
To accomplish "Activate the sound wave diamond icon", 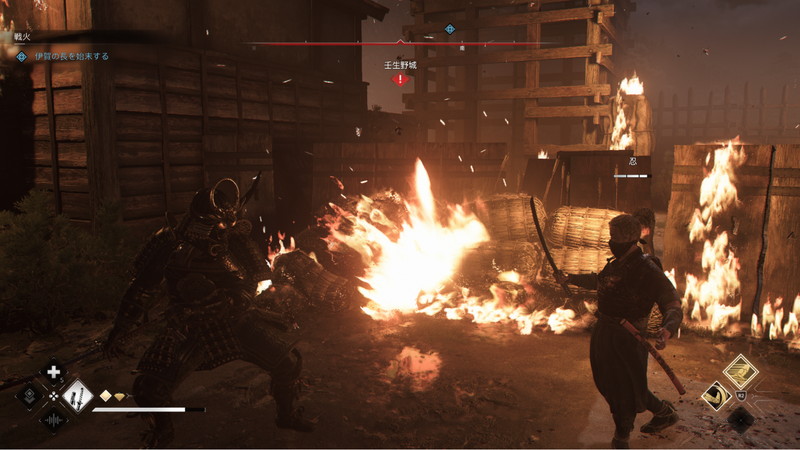I will point(54,418).
